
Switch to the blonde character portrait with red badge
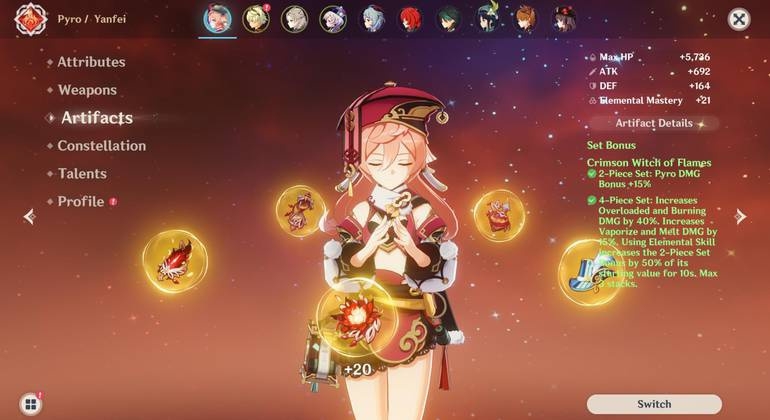point(256,19)
